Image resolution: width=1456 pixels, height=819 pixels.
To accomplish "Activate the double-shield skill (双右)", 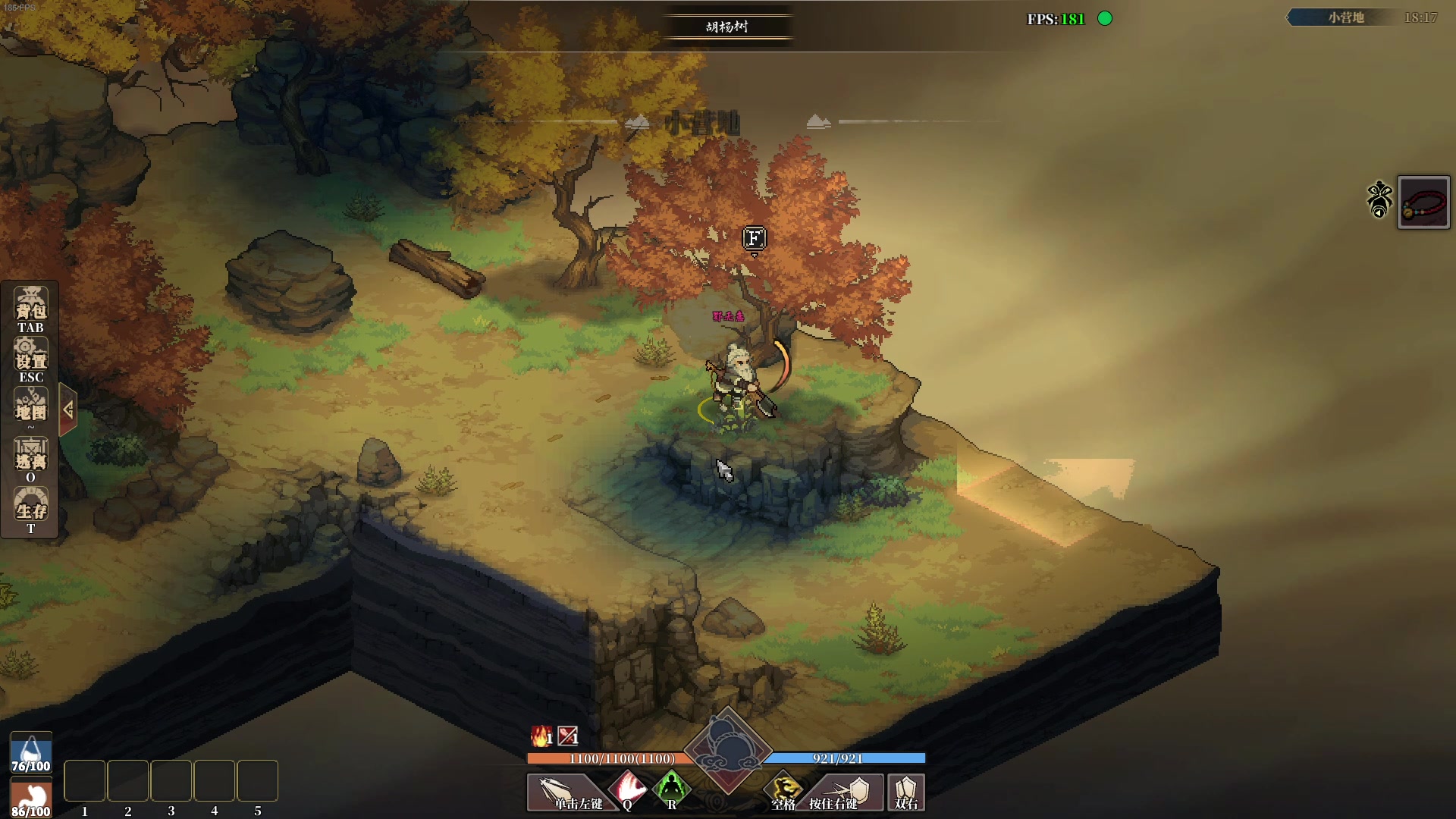I will coord(906,792).
